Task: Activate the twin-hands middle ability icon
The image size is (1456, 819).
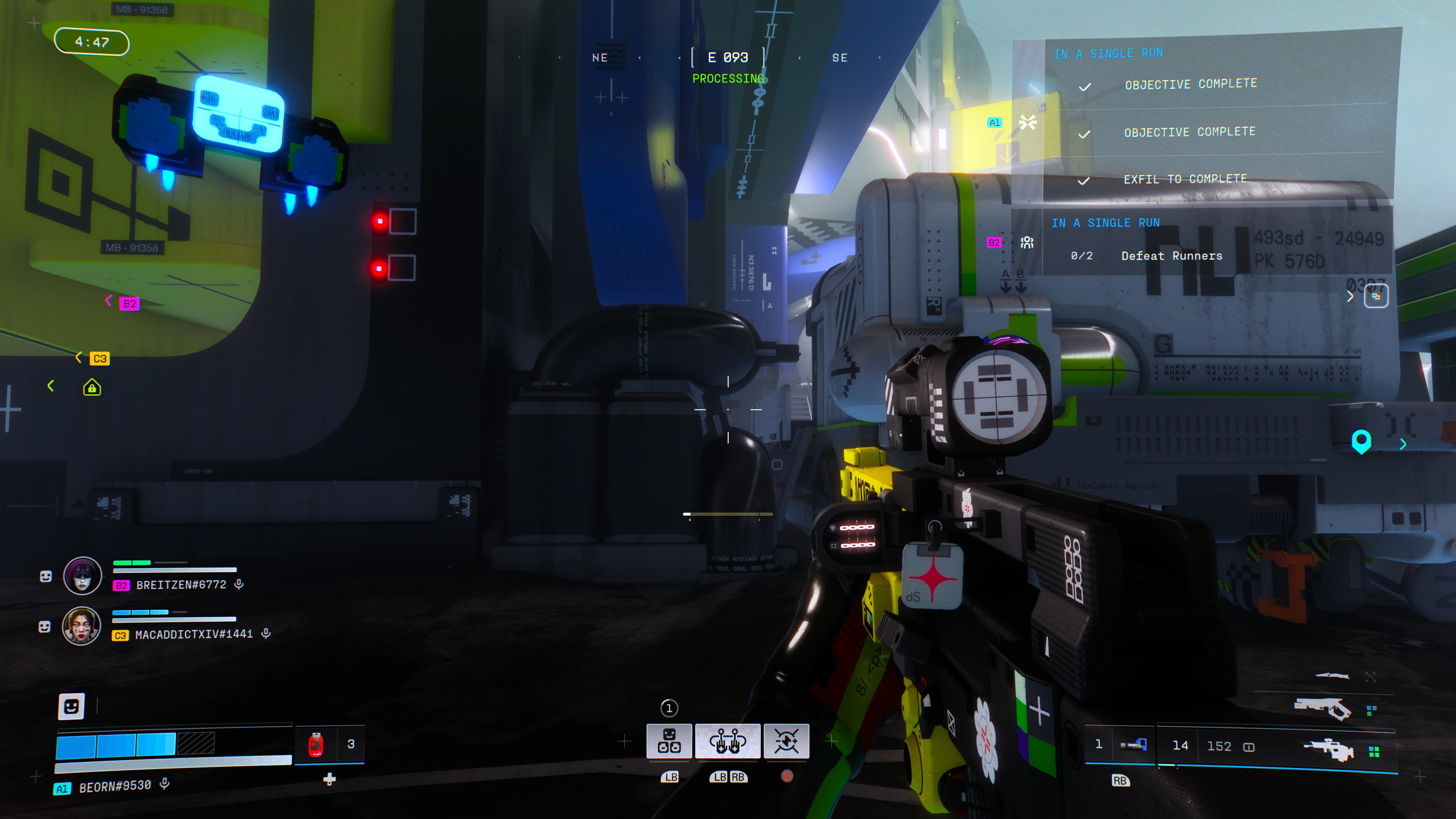Action: click(728, 741)
